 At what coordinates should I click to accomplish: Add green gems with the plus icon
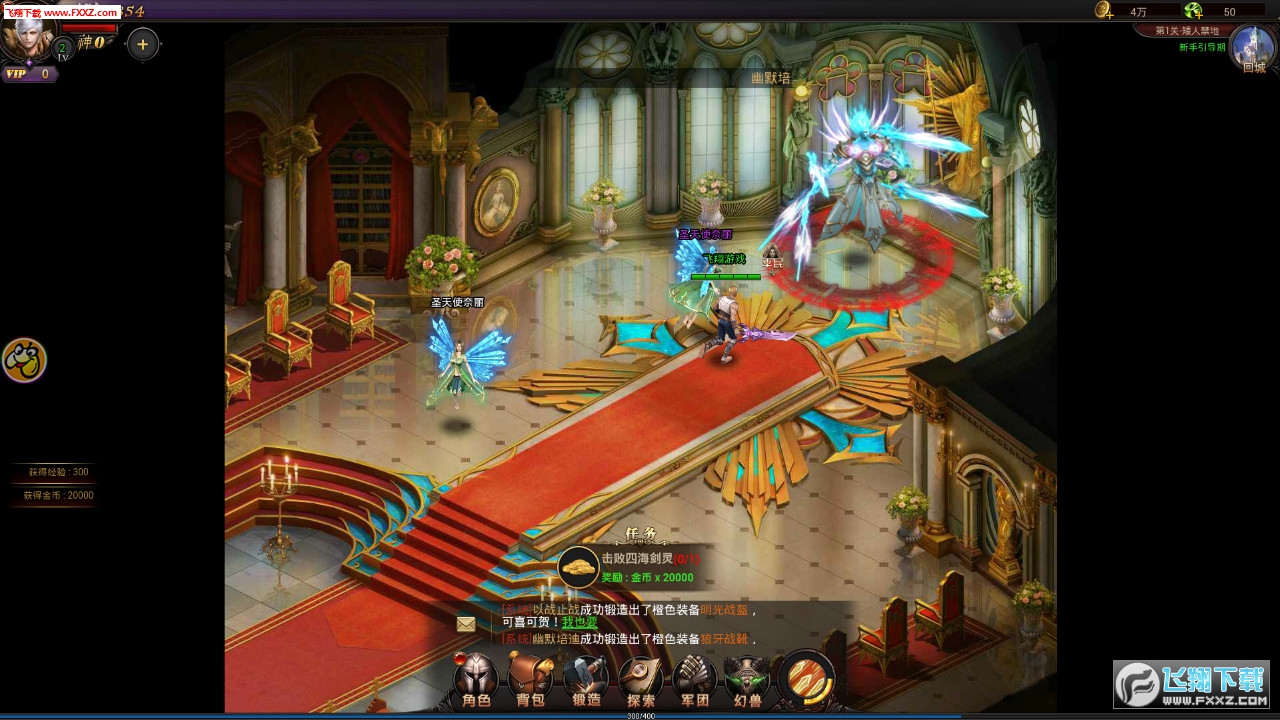(x=1193, y=11)
